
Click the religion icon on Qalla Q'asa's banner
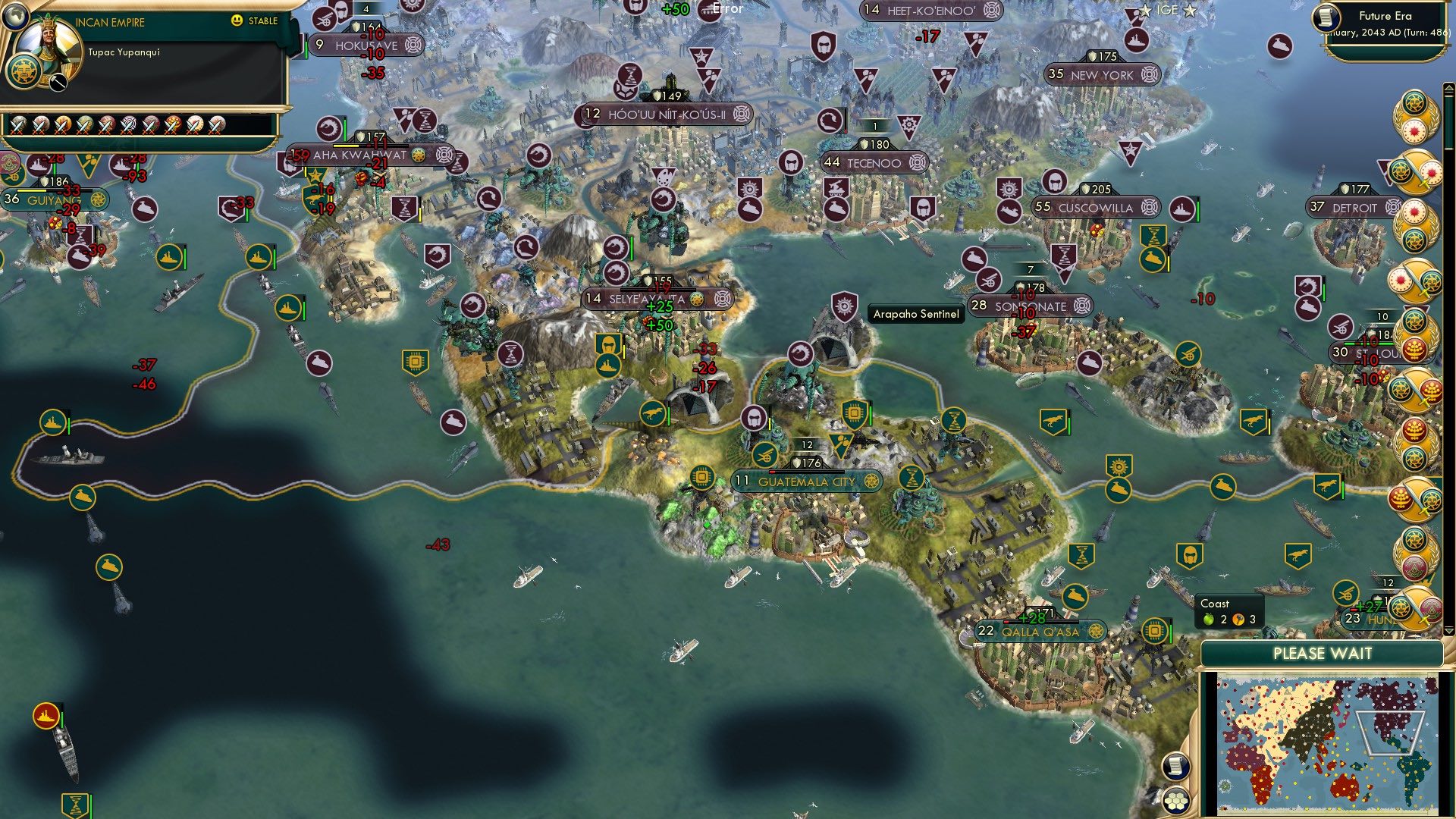coord(1095,629)
